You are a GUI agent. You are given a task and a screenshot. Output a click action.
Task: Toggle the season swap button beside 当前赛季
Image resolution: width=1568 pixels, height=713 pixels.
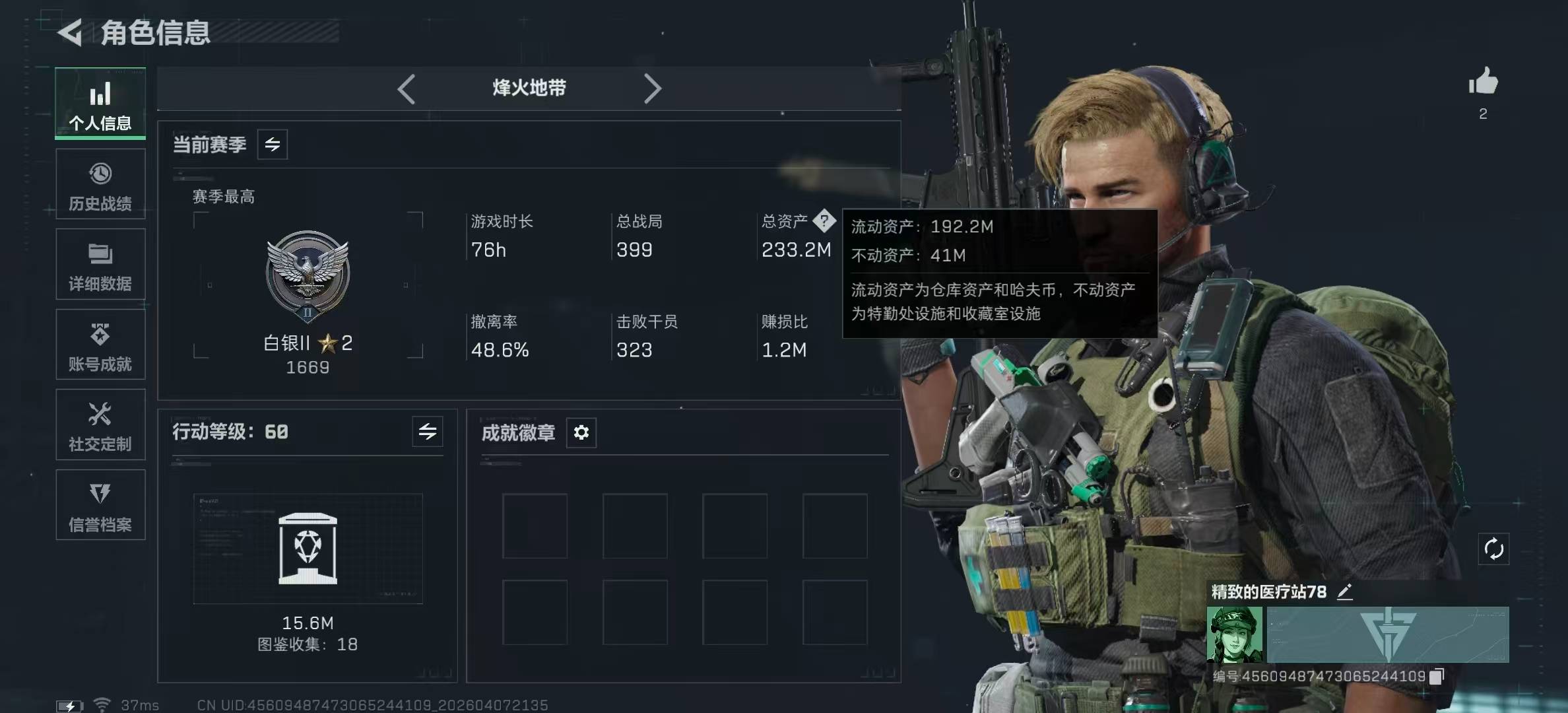(273, 145)
